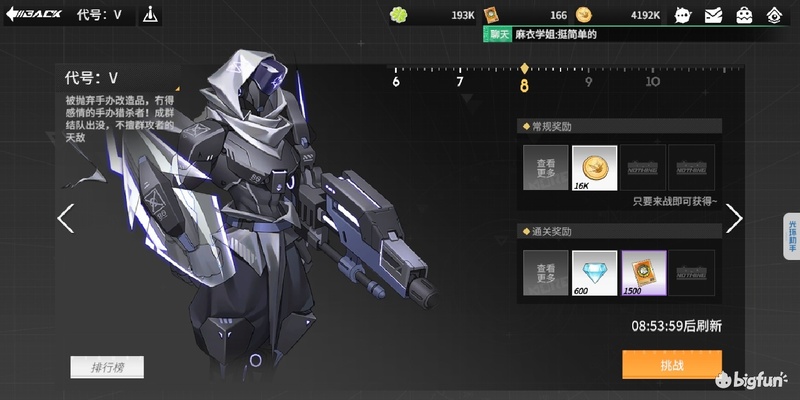Start the fight with the orange 挑战 button
The height and width of the screenshot is (400, 800).
[x=671, y=365]
